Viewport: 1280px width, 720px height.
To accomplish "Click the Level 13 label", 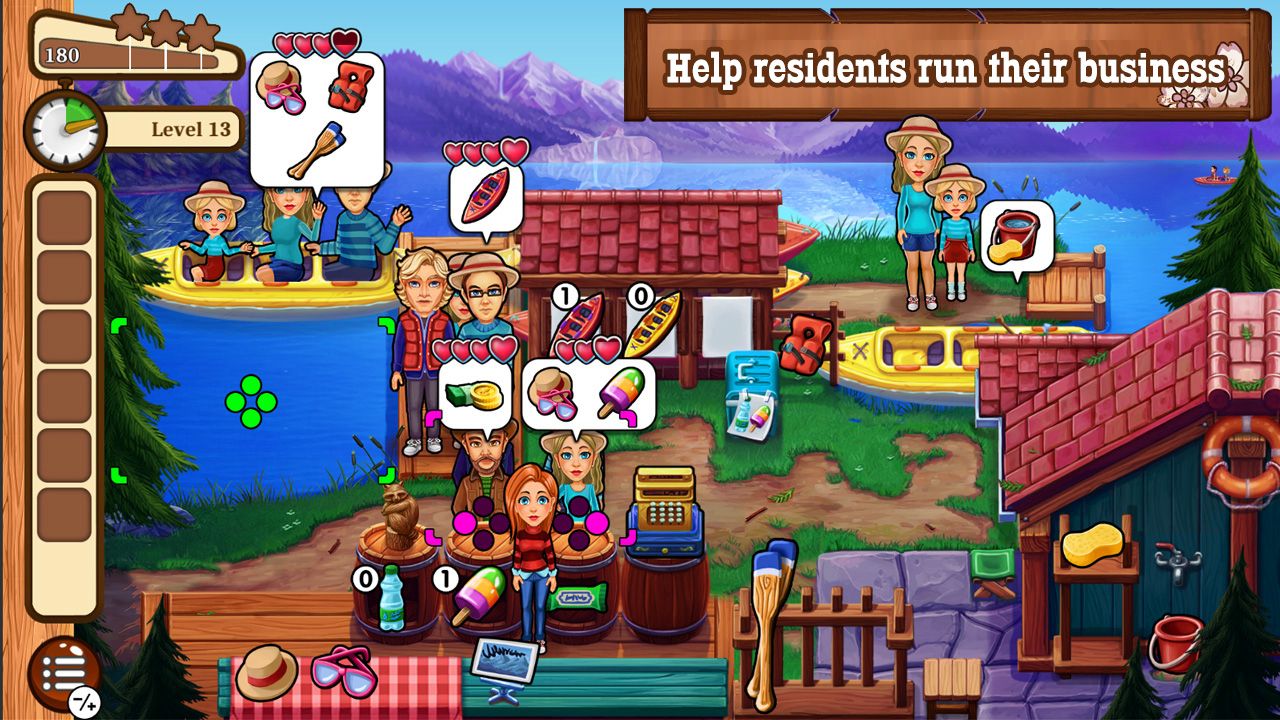I will click(192, 128).
